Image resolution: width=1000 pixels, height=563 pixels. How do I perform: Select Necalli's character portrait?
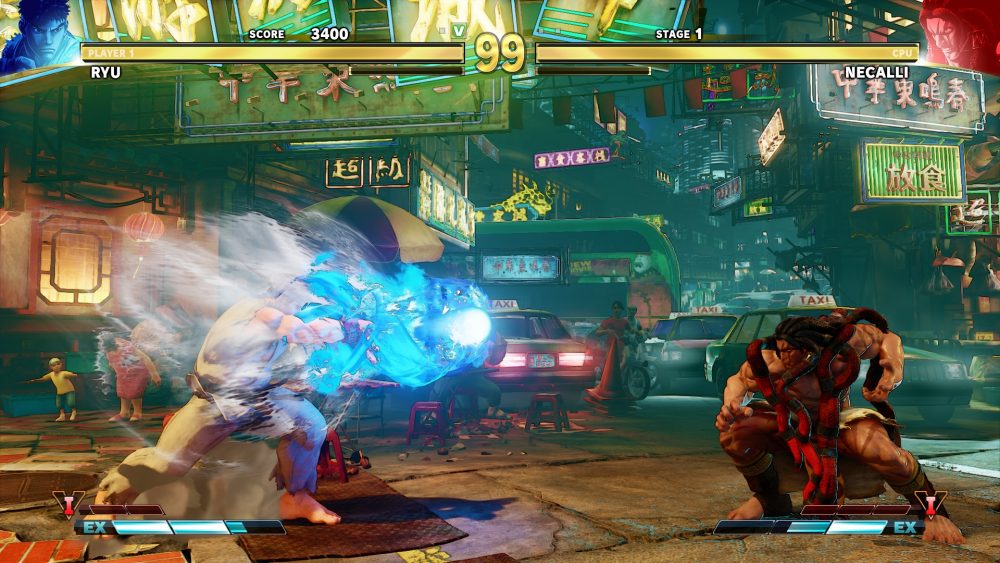[x=962, y=35]
